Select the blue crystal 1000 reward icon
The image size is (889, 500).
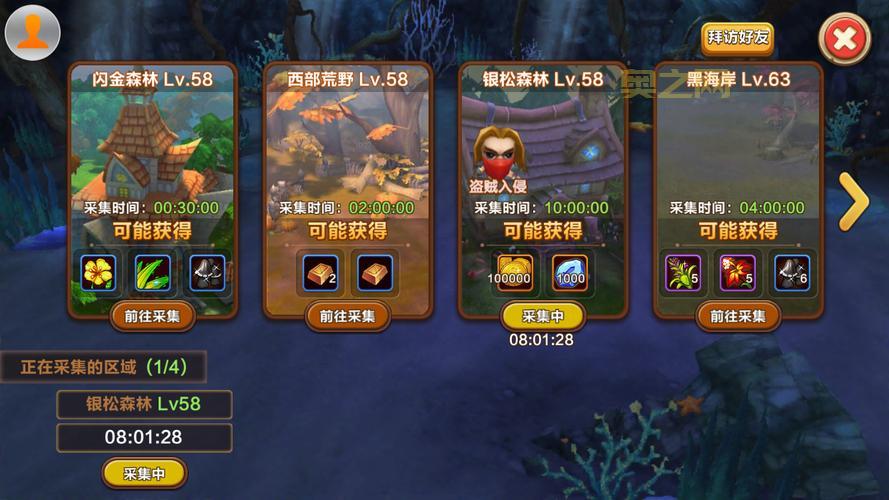pyautogui.click(x=570, y=272)
